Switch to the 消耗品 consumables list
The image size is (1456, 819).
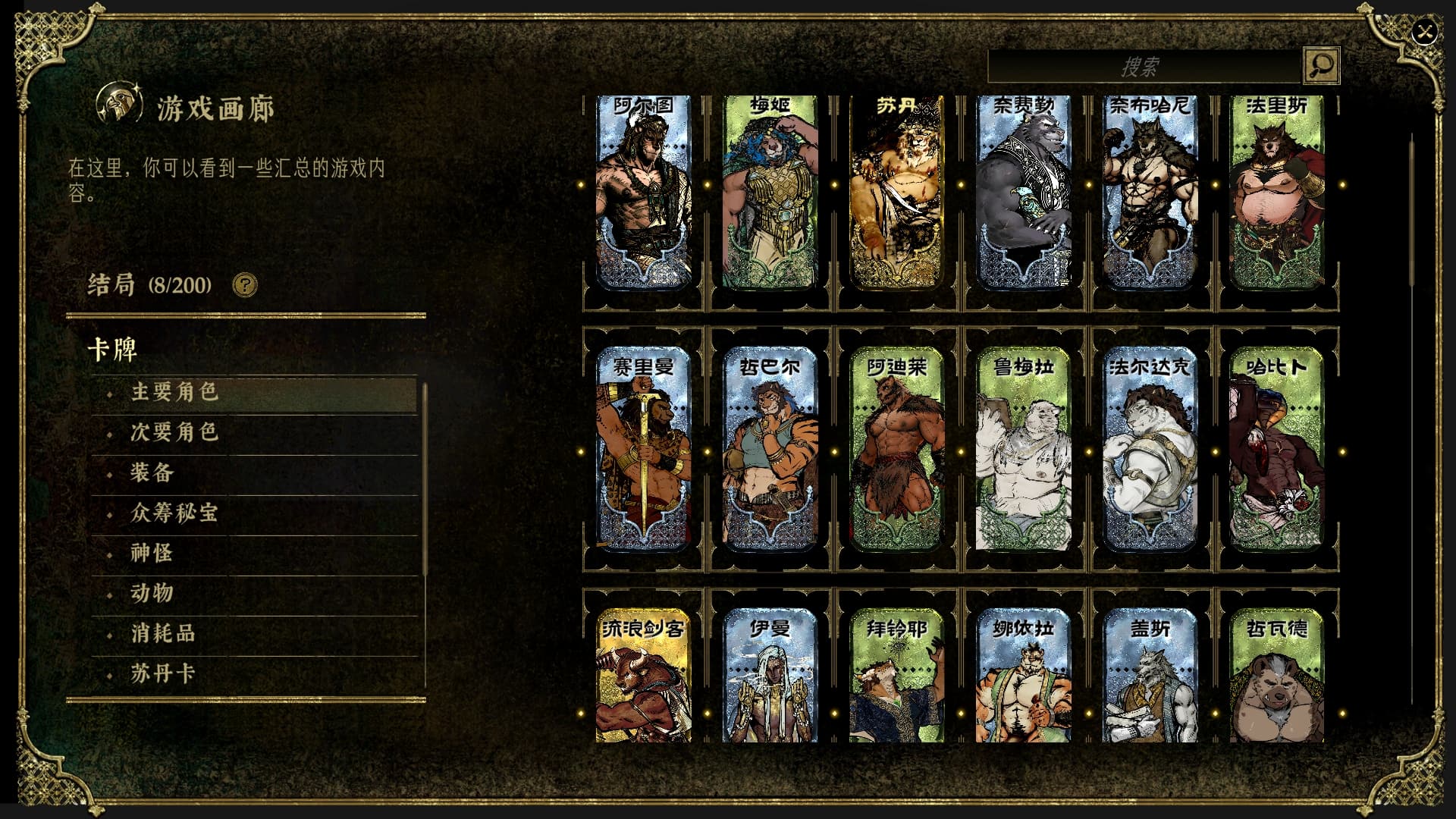click(x=164, y=633)
